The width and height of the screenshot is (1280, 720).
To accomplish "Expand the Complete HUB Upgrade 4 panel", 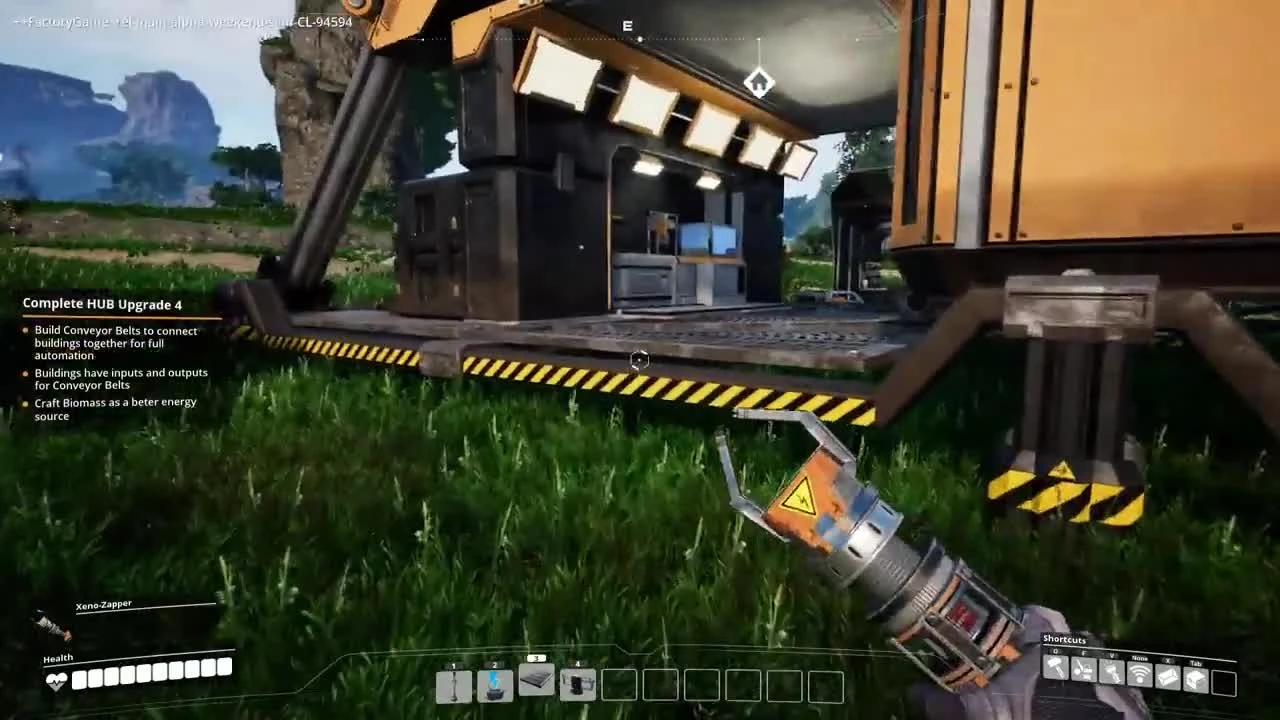I will pos(104,304).
